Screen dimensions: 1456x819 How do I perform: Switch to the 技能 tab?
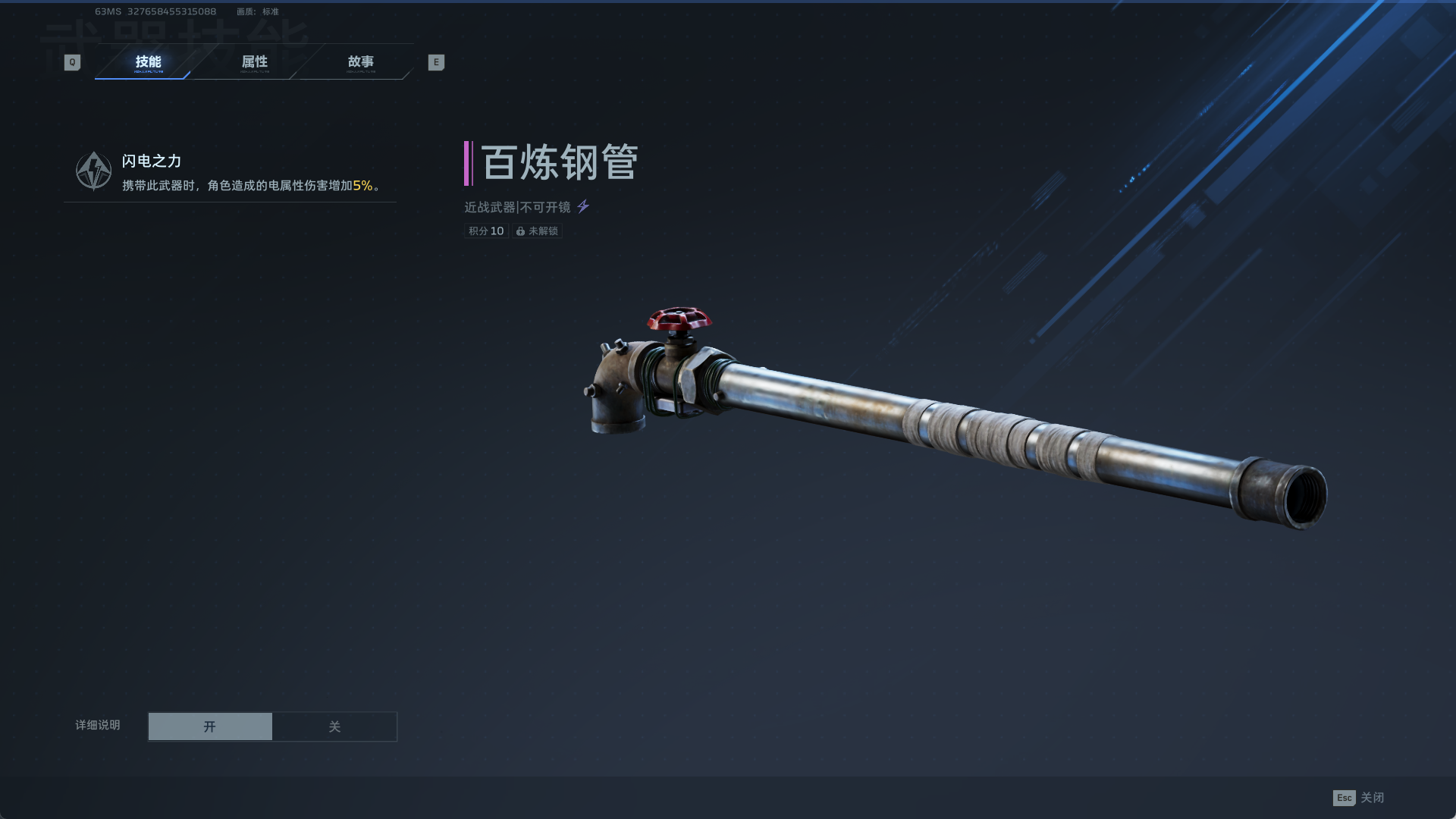click(148, 62)
